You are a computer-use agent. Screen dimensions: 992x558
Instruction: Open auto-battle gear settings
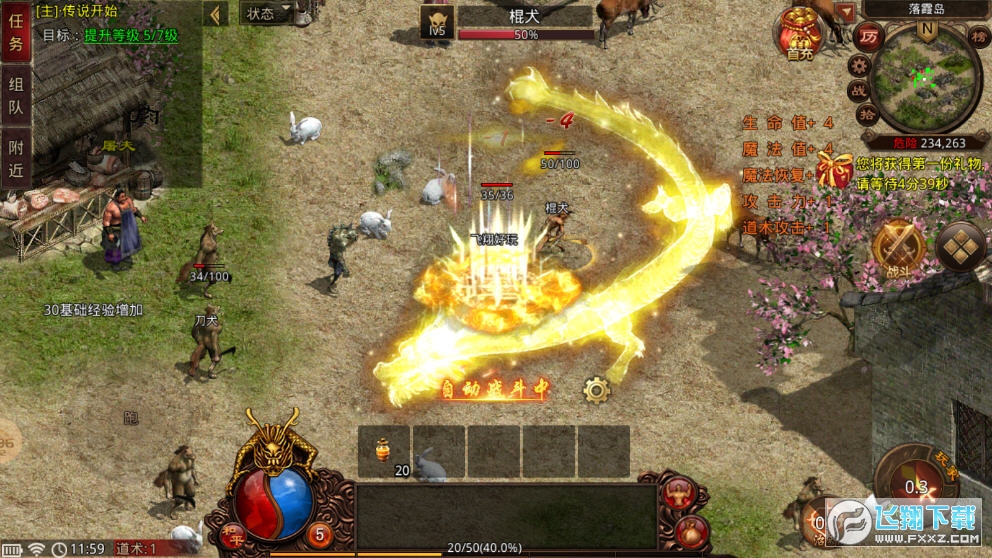coord(597,390)
